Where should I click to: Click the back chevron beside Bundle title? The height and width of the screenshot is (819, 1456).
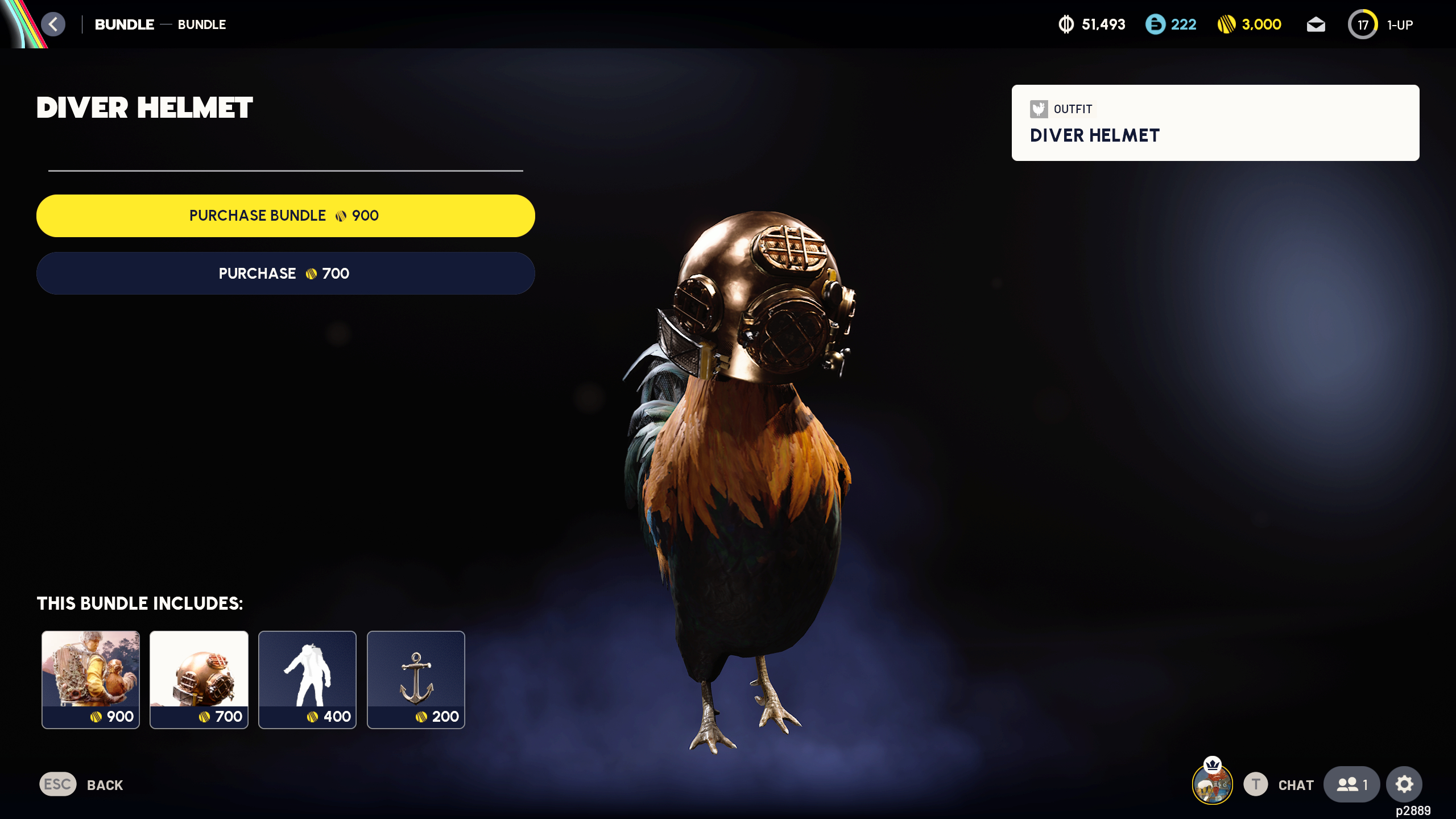(x=53, y=24)
